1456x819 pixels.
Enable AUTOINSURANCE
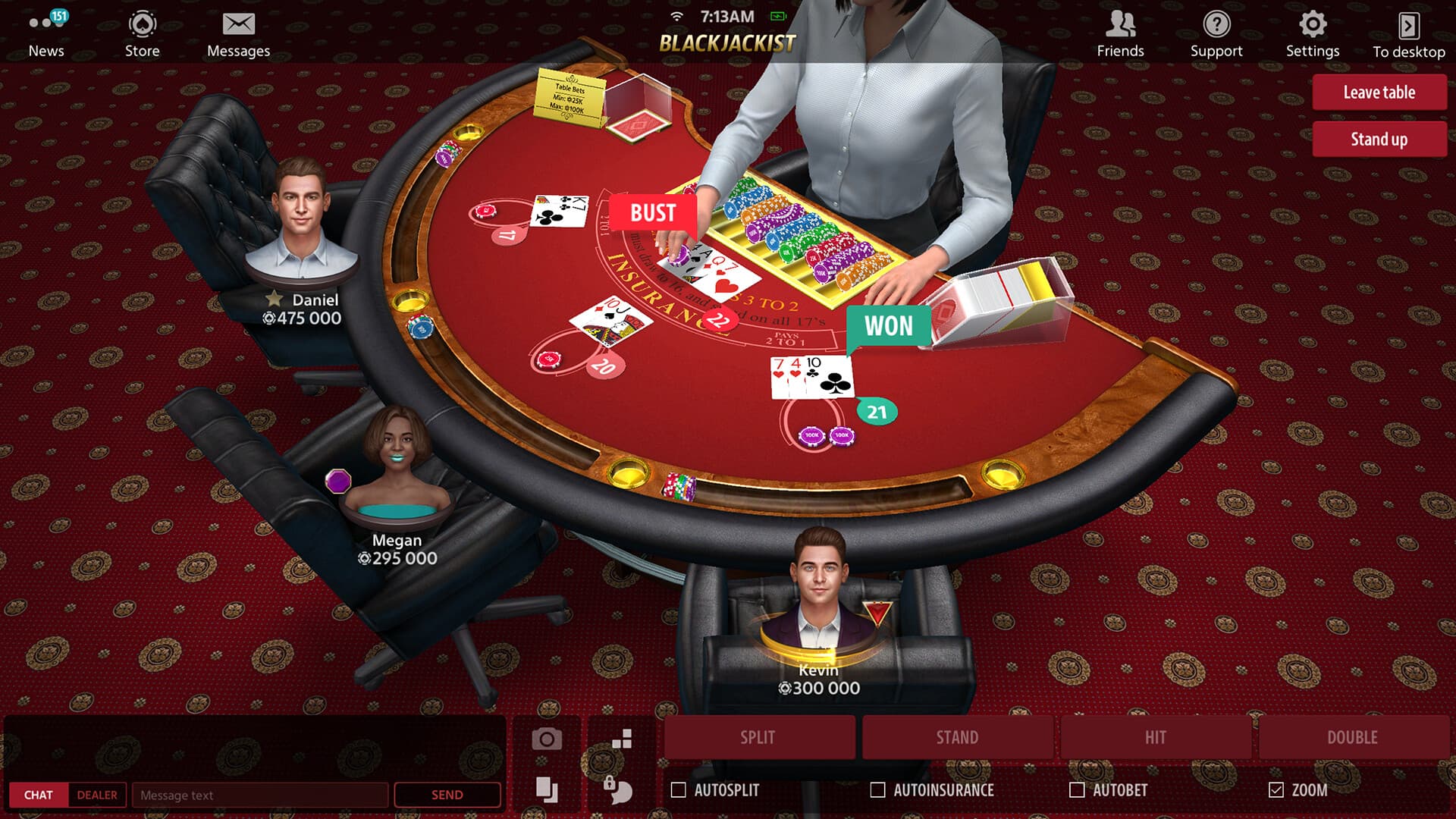pos(878,789)
